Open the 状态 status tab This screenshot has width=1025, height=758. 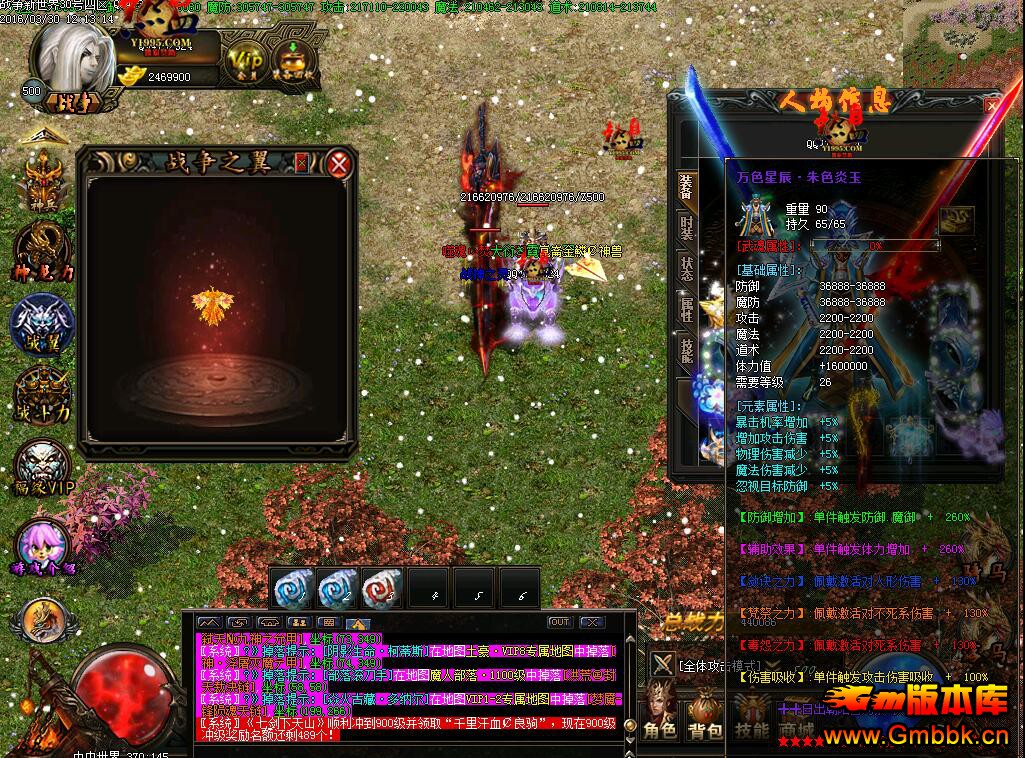tap(686, 268)
